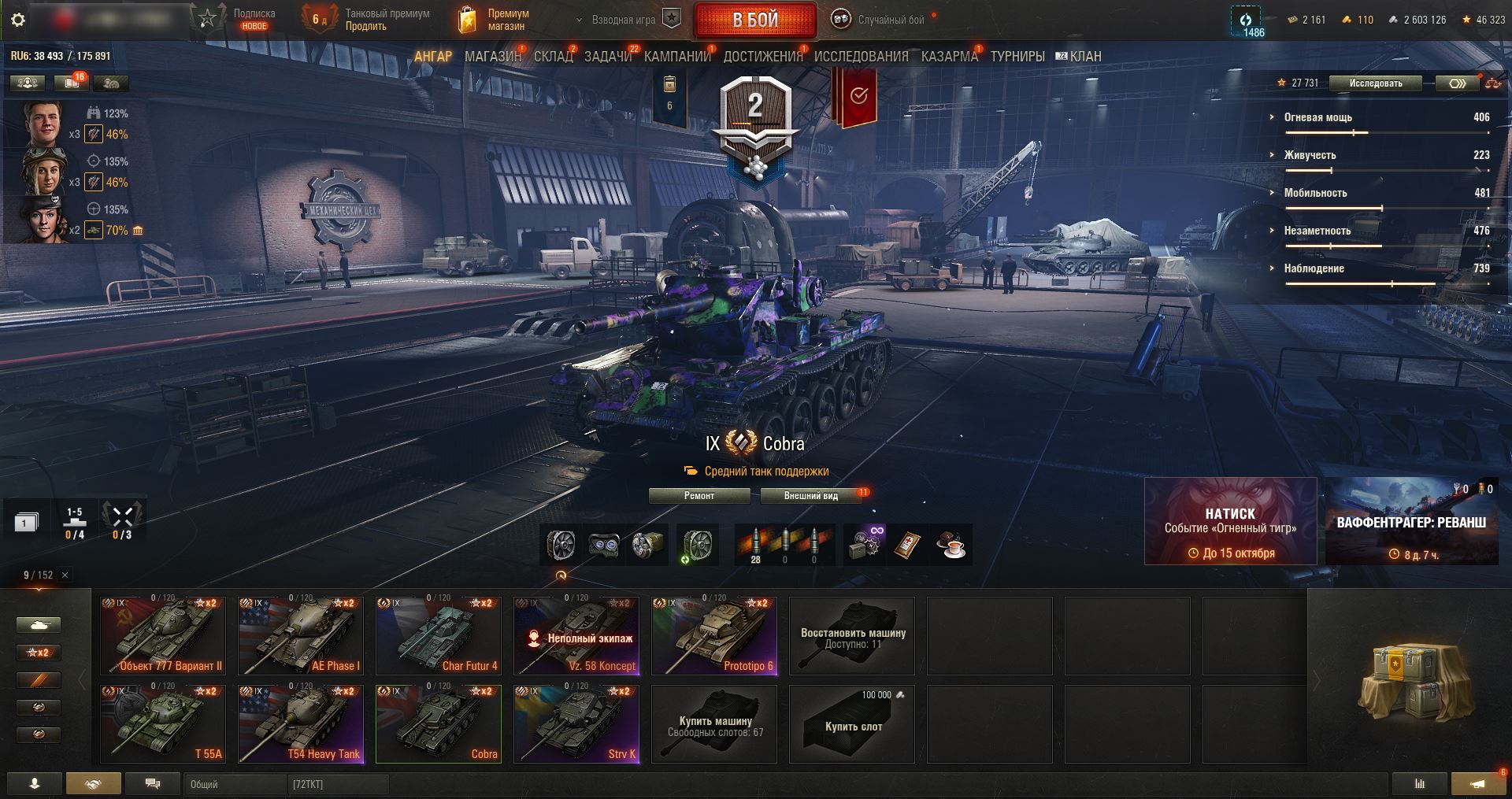Select the T54 Heavy Tank in carousel
1512x799 pixels.
301,724
